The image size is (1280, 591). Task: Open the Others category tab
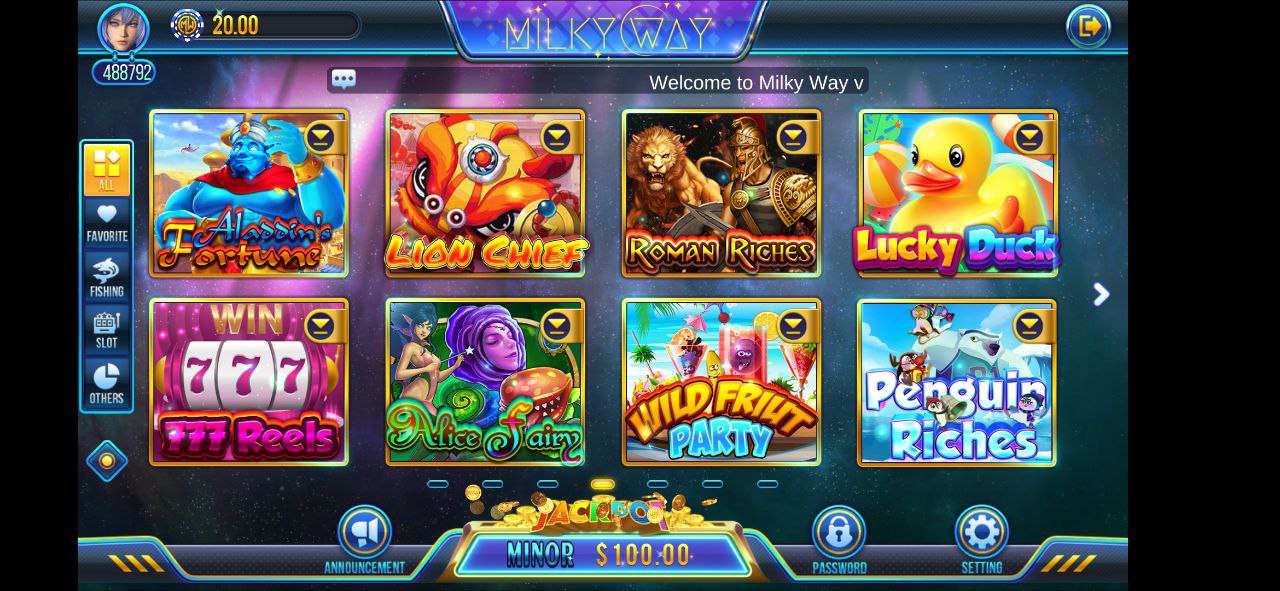[107, 384]
